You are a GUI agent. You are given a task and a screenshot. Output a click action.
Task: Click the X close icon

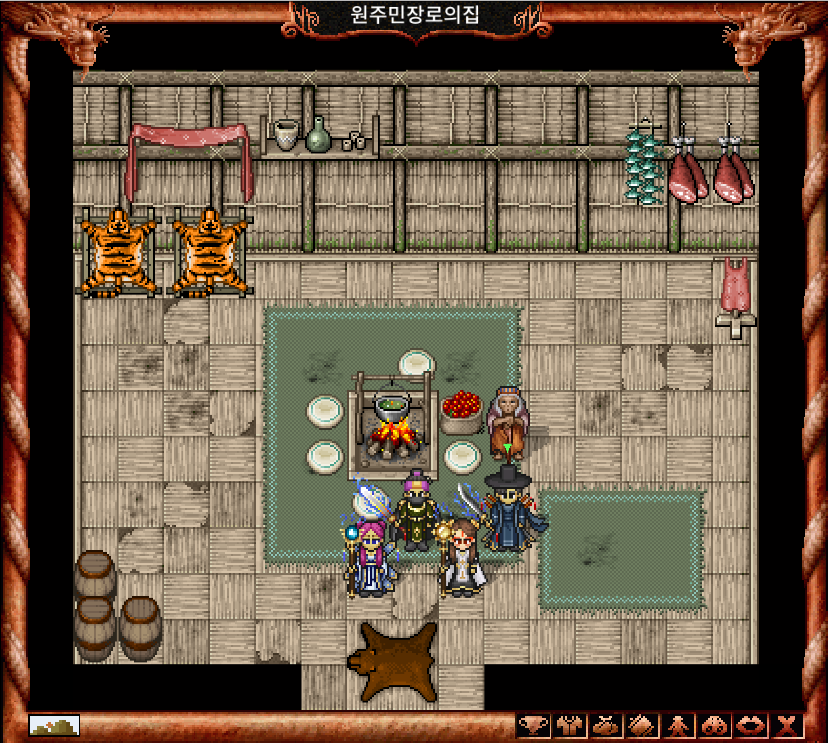tap(786, 726)
